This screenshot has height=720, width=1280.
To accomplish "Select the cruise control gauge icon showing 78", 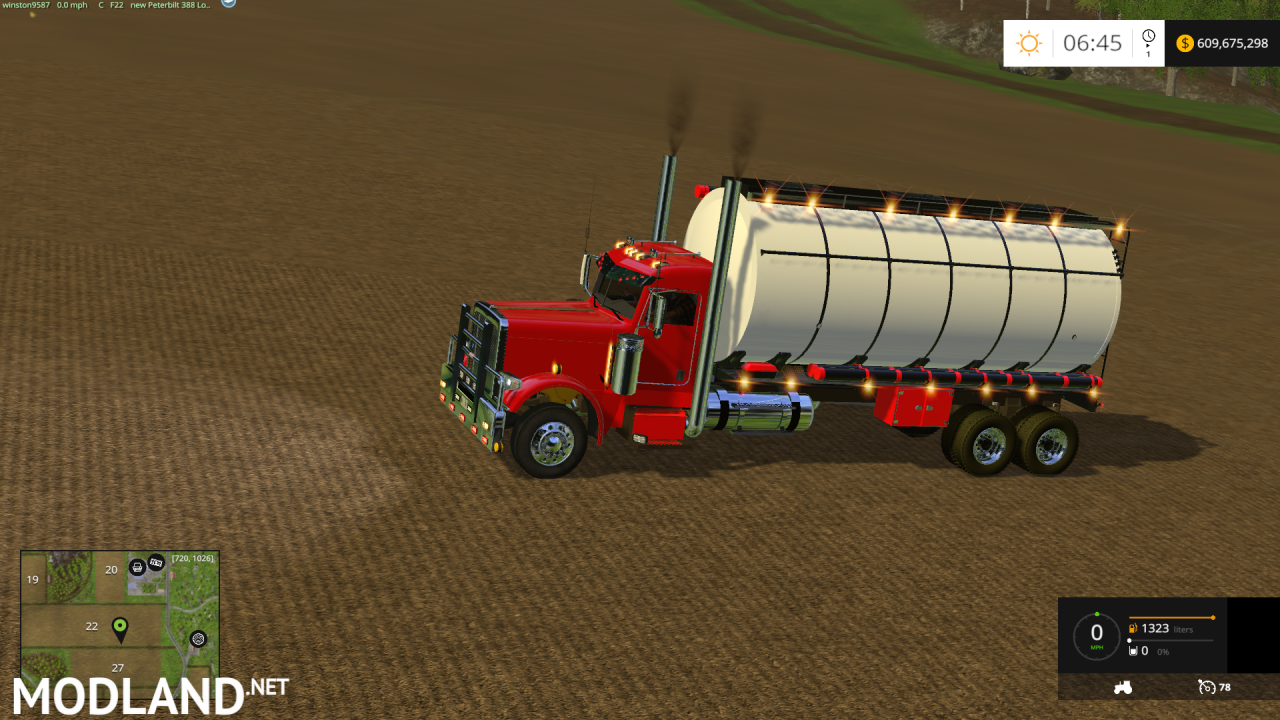I will point(1207,687).
